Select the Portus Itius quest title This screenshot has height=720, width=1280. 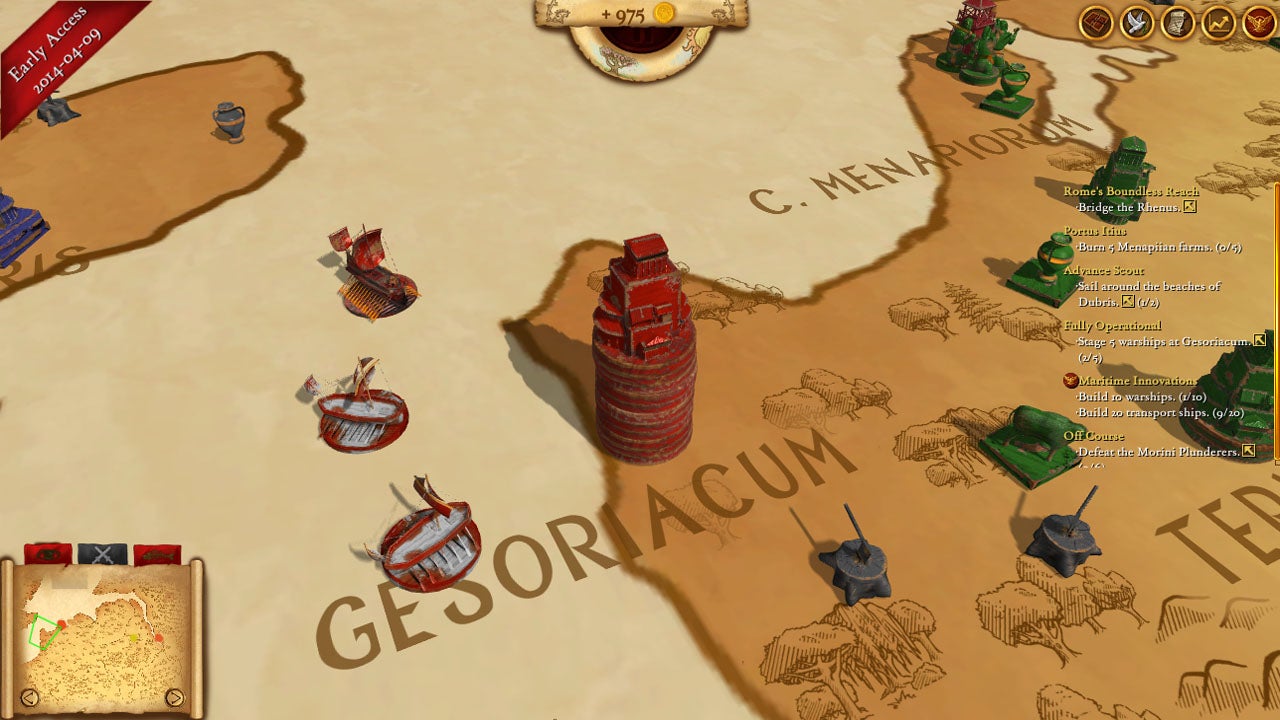(x=1094, y=231)
